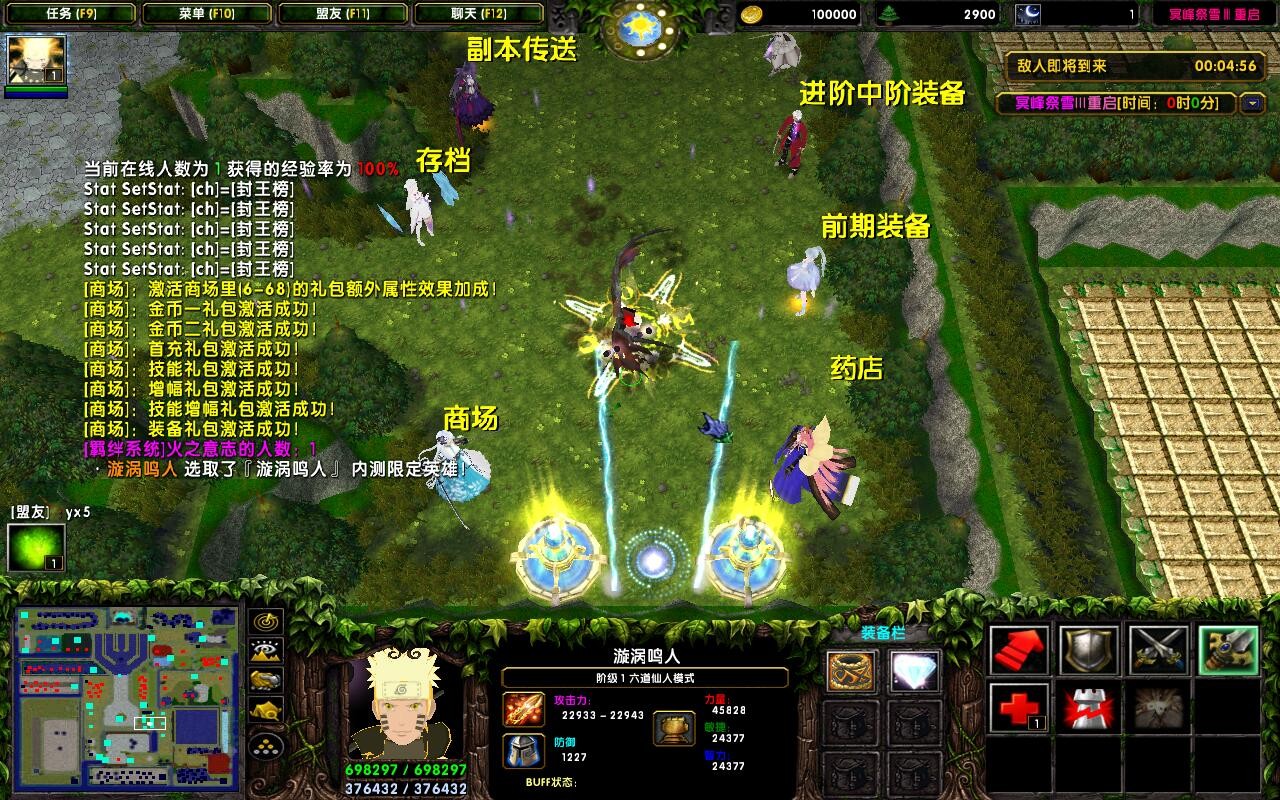Select the crossed swords attack skill
Image resolution: width=1280 pixels, height=800 pixels.
click(1158, 648)
